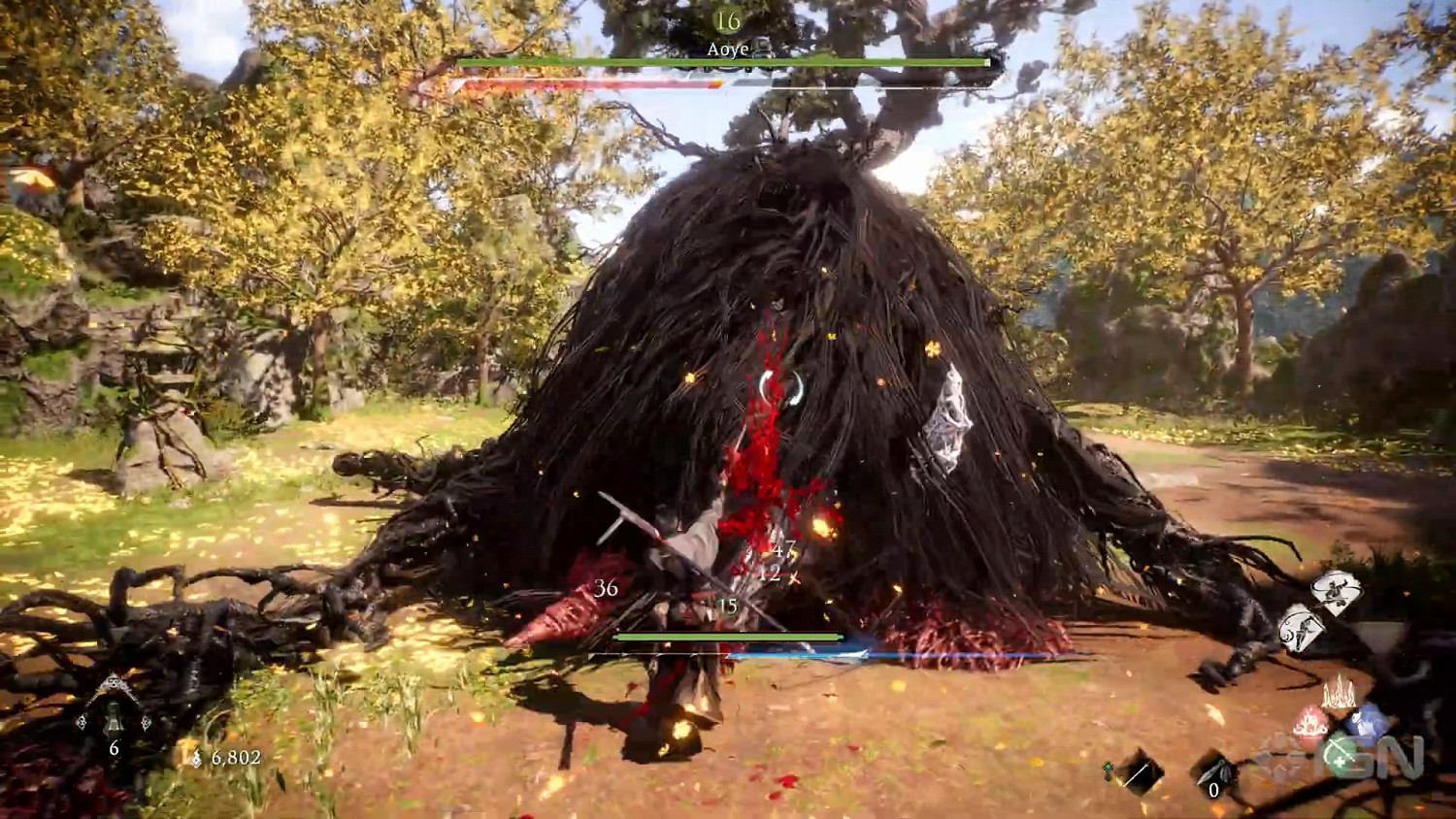Click the damage number 36
1456x819 pixels.
607,586
